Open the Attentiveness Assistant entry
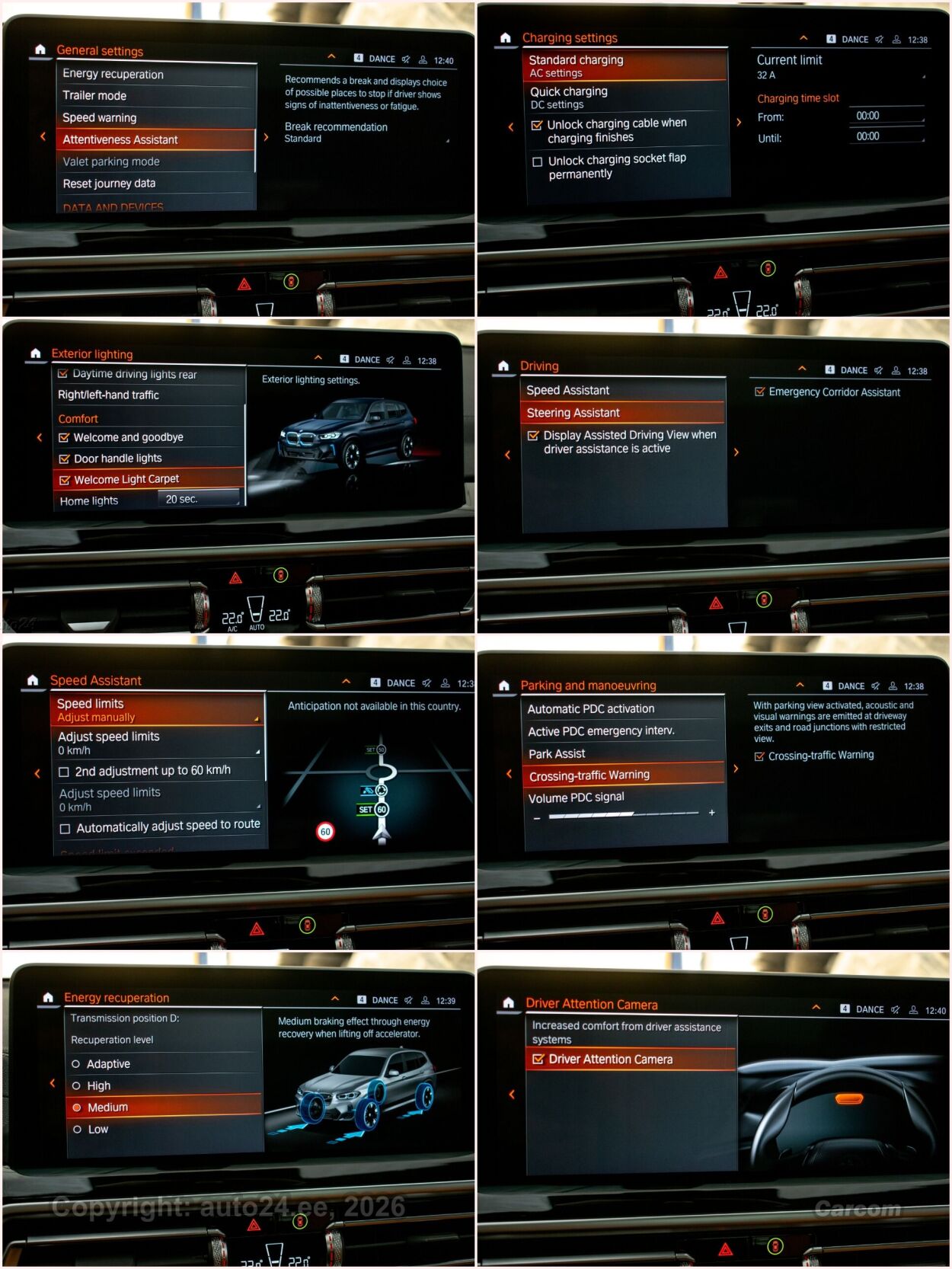 click(x=120, y=140)
